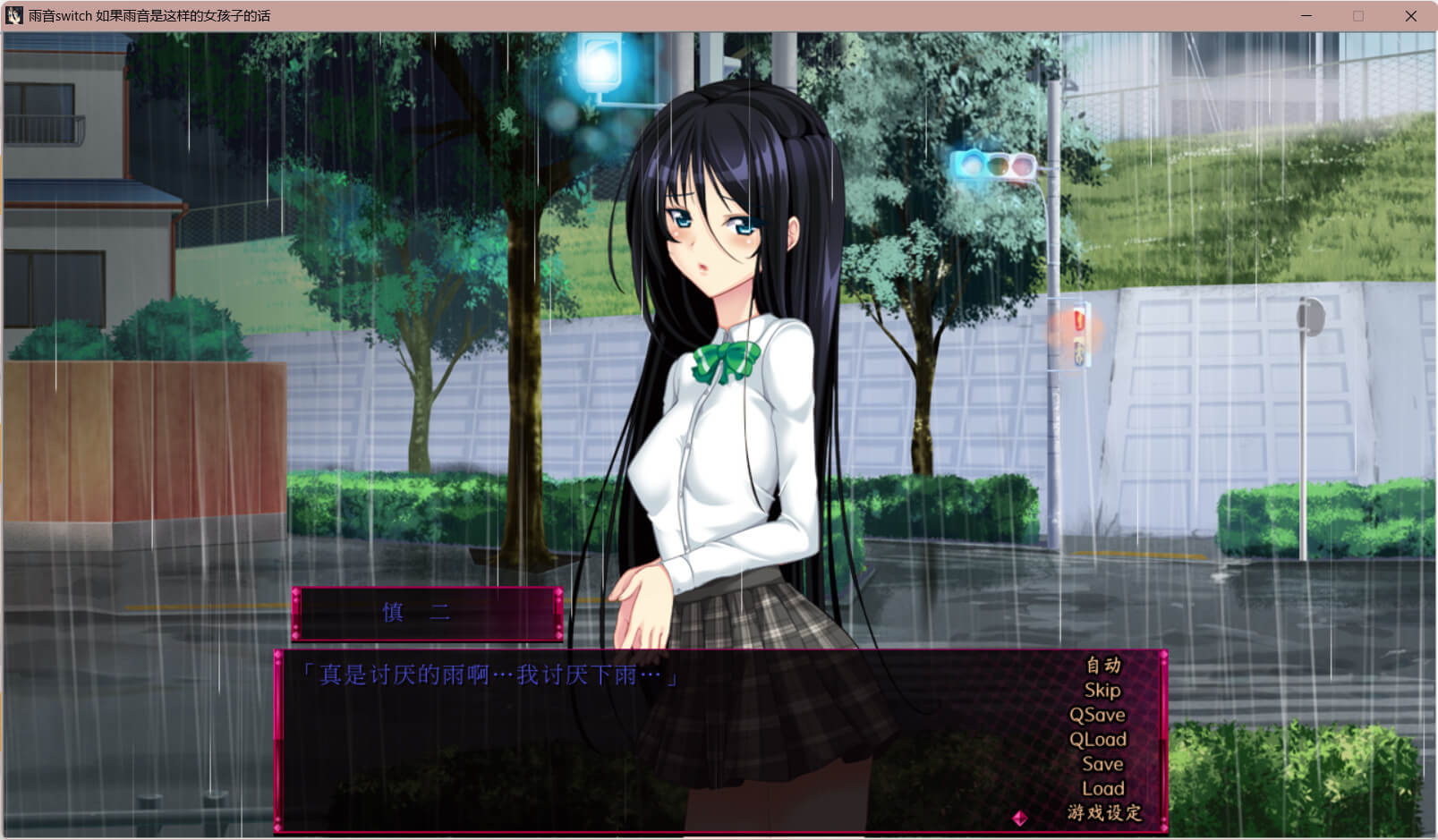Advance dialogue via the pink diamond indicator
Viewport: 1438px width, 840px height.
(1019, 818)
